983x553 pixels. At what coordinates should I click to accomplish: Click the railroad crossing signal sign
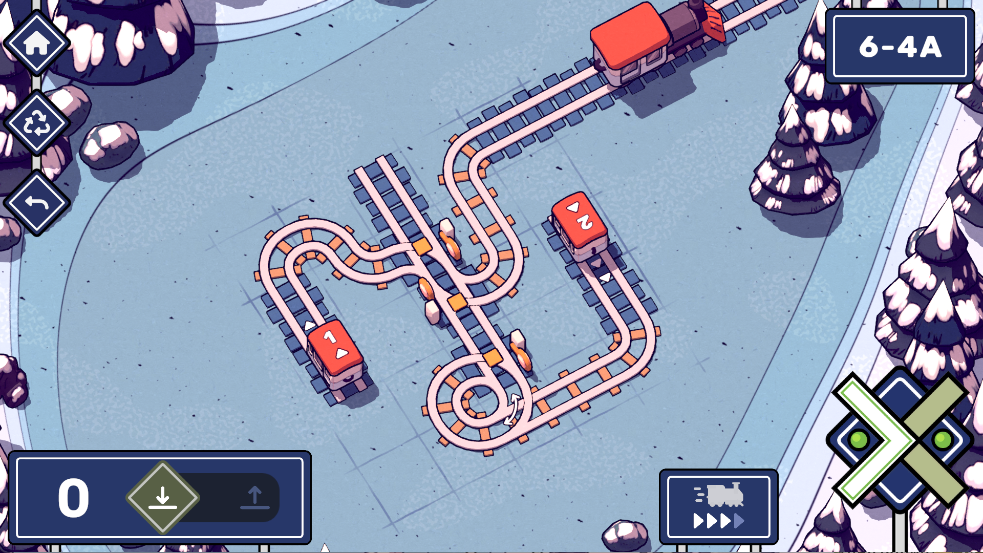tap(900, 438)
